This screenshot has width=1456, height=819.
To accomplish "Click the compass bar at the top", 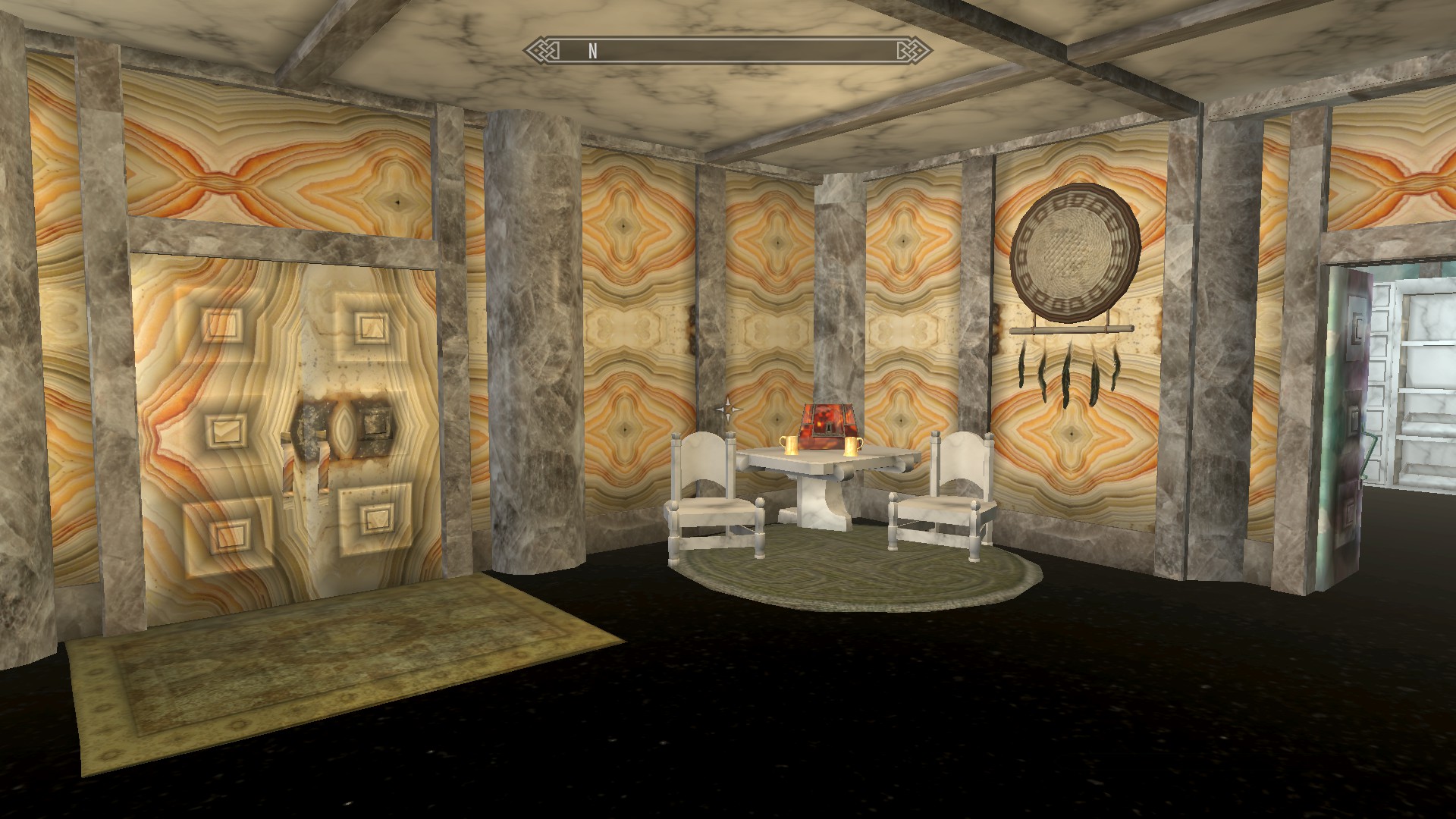I will [728, 51].
